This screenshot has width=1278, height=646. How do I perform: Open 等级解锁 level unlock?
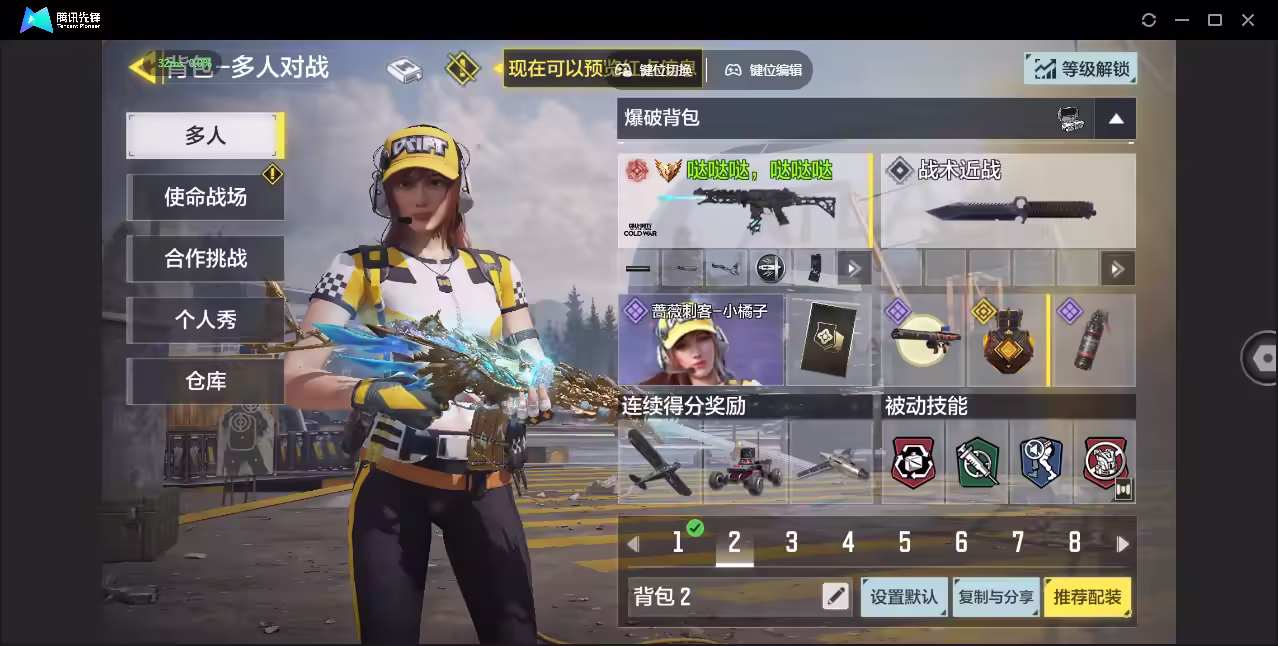tap(1081, 69)
